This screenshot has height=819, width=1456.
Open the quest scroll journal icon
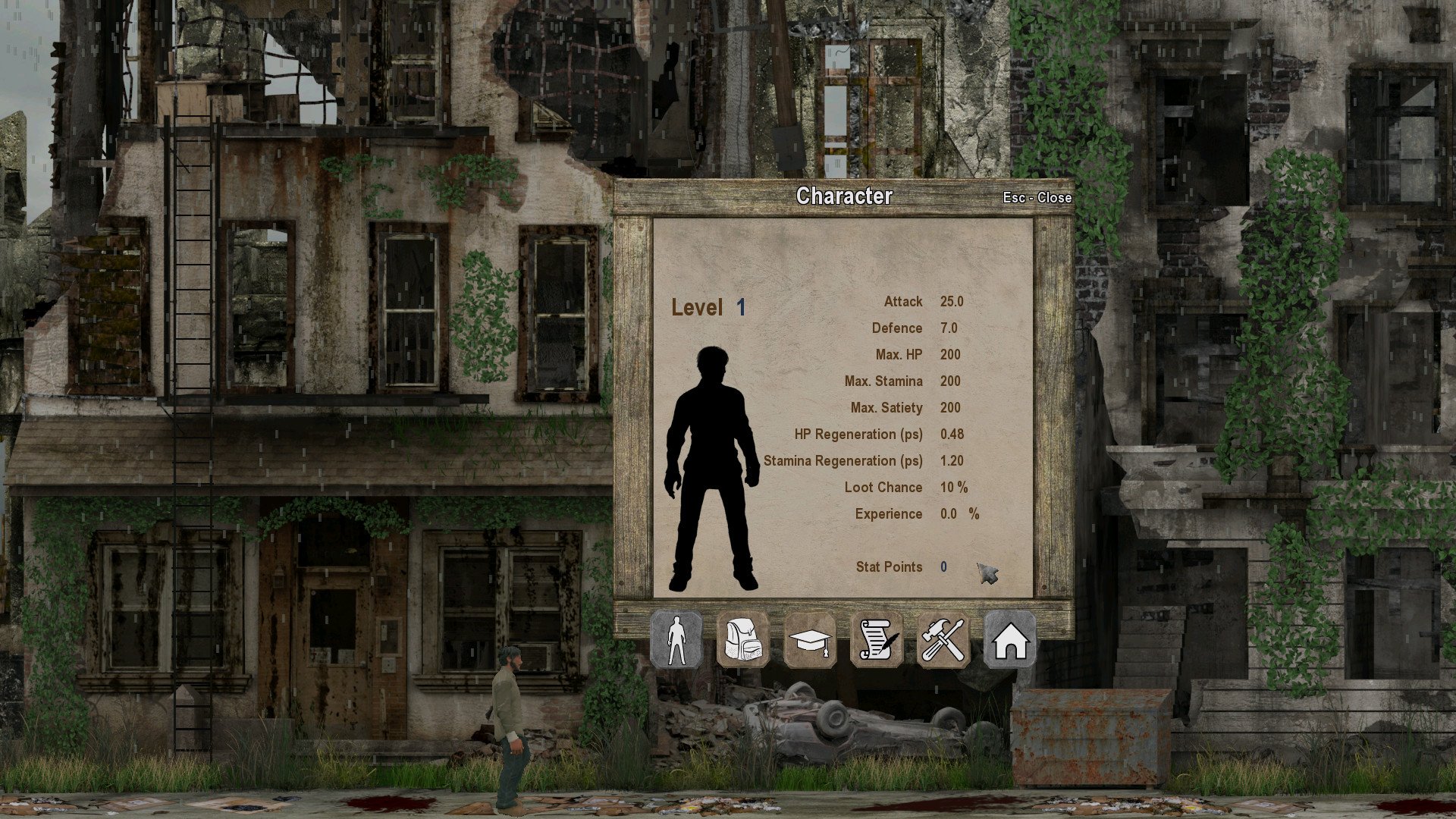coord(877,641)
